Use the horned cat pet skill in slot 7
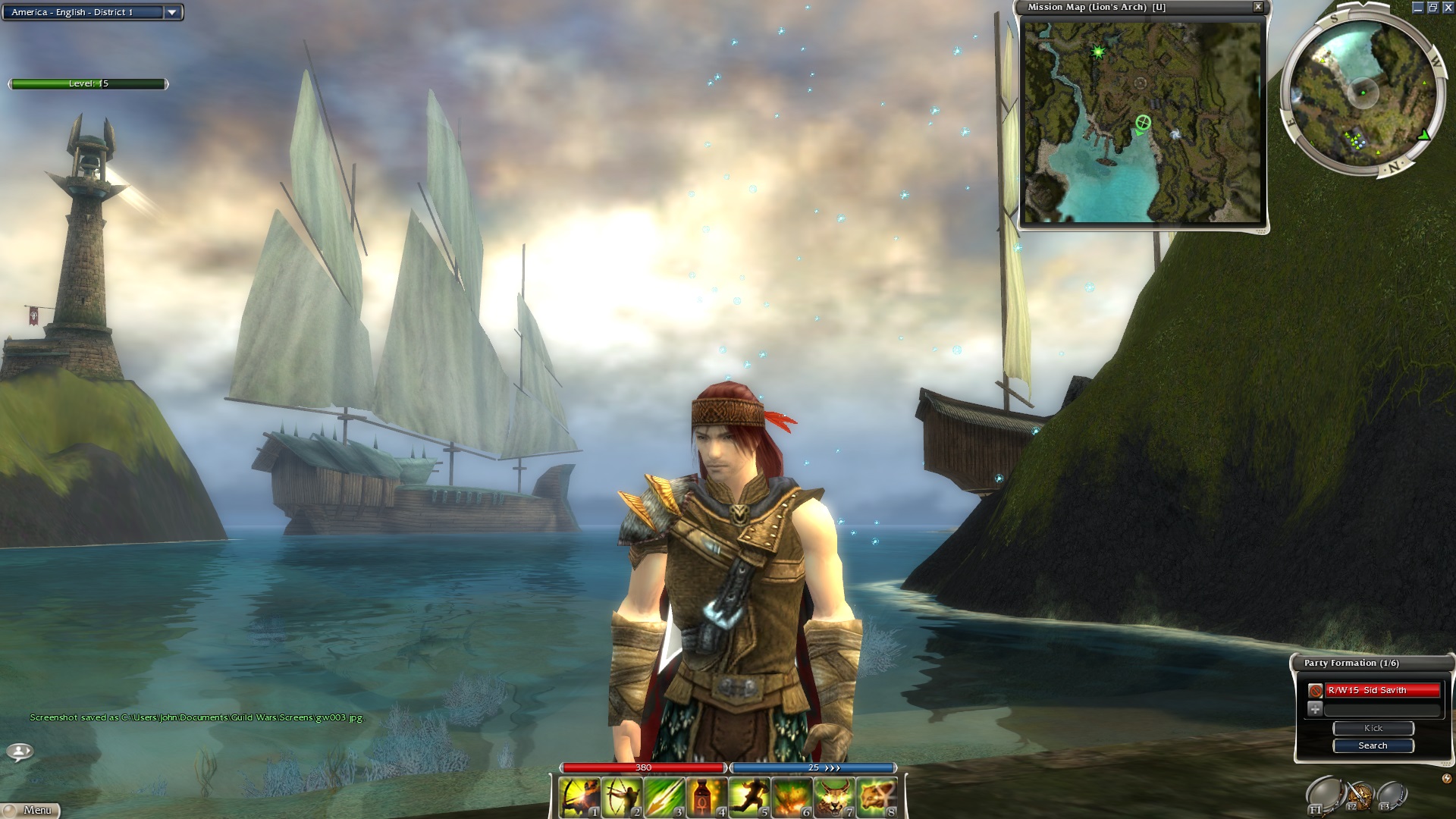1456x819 pixels. 835,797
